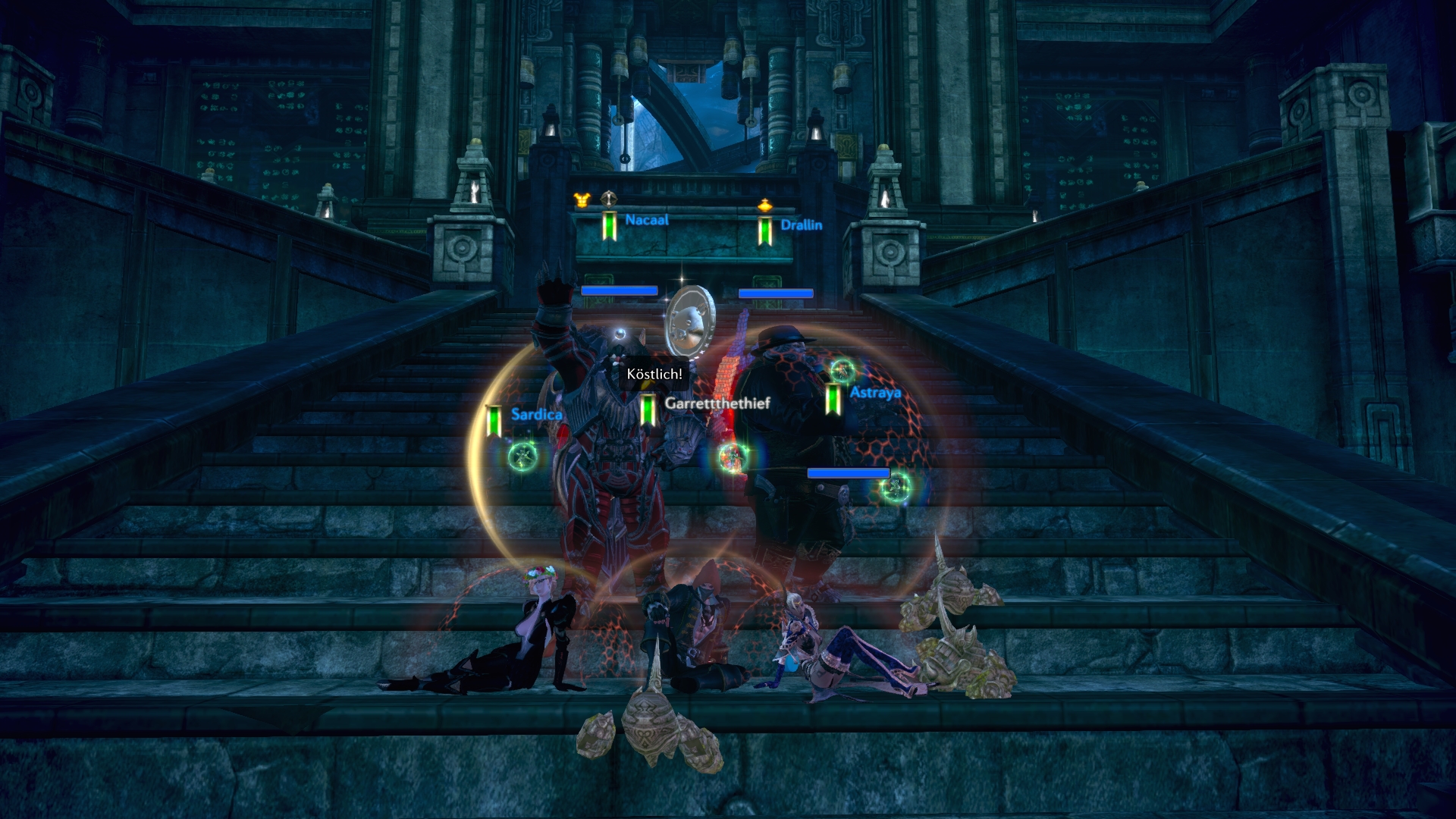
Task: Target the Drallin name label
Action: click(801, 225)
